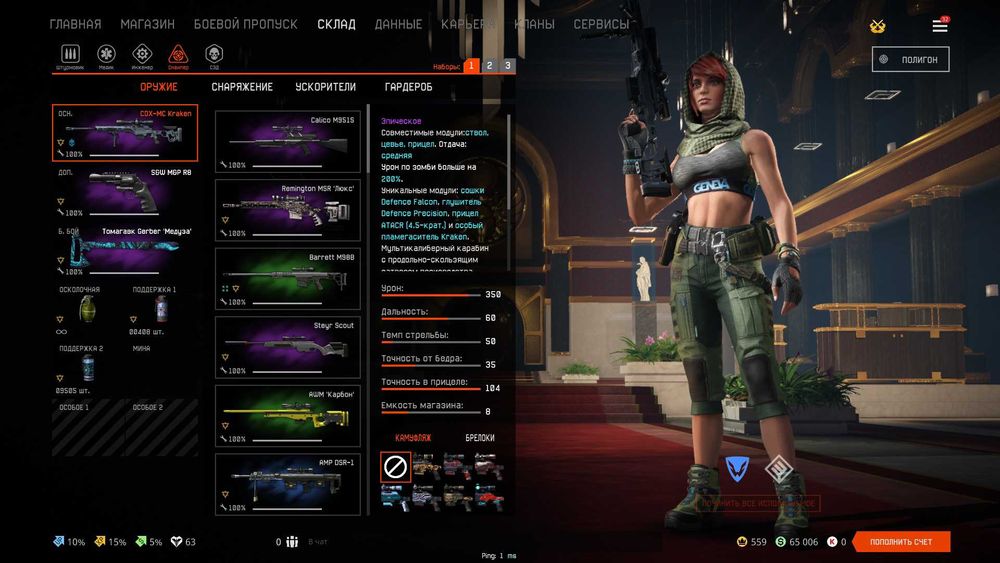Click the Полигон button

pyautogui.click(x=910, y=60)
